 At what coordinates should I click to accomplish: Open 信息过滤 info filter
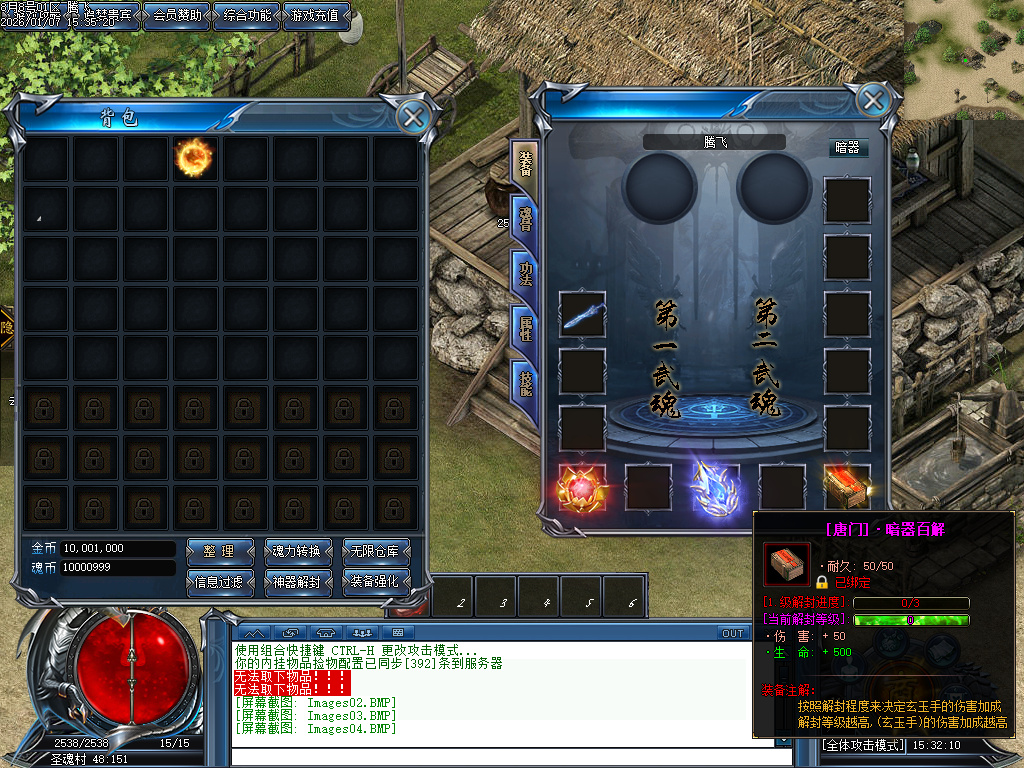click(218, 581)
